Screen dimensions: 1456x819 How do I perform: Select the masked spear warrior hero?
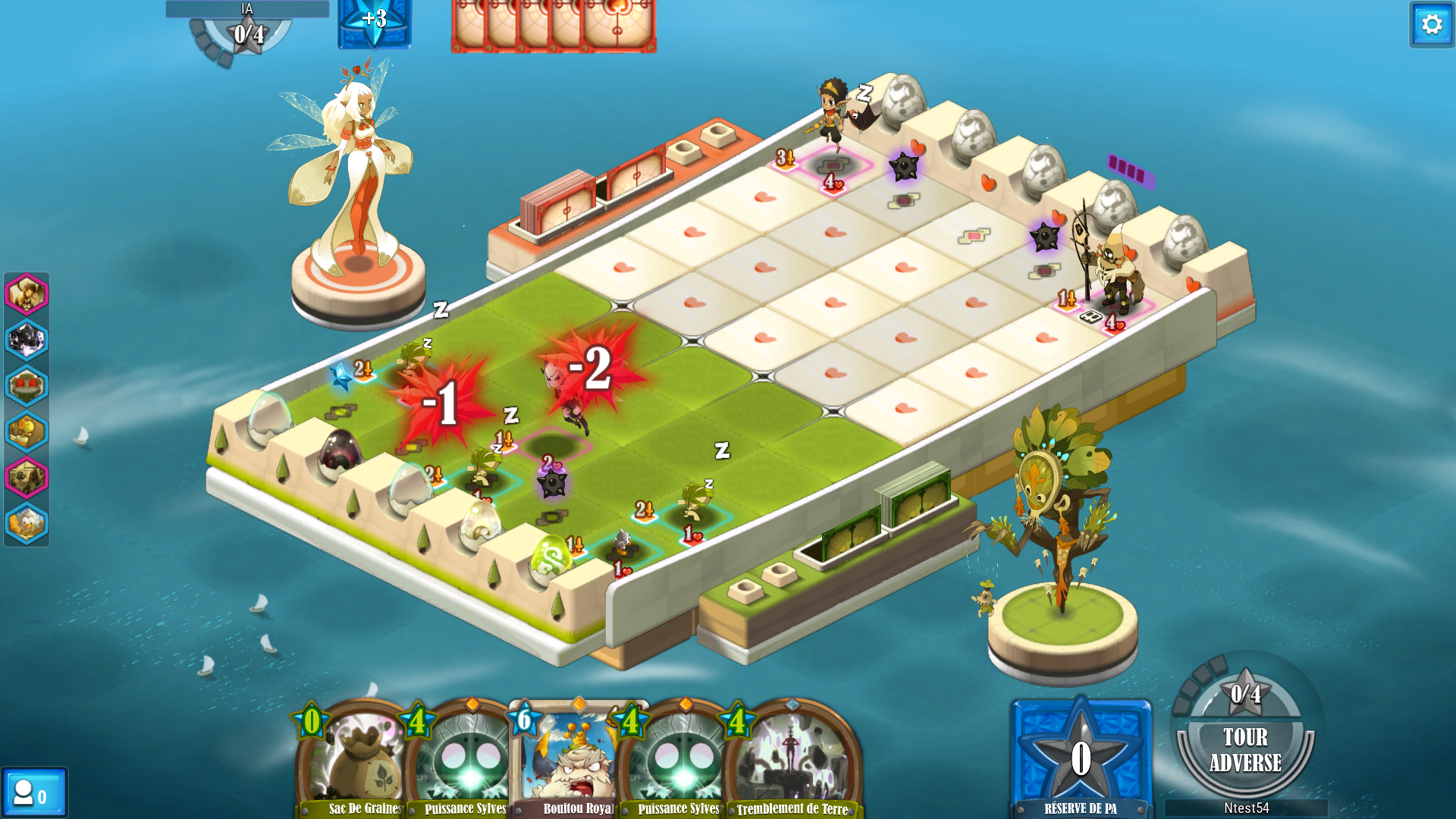1111,269
